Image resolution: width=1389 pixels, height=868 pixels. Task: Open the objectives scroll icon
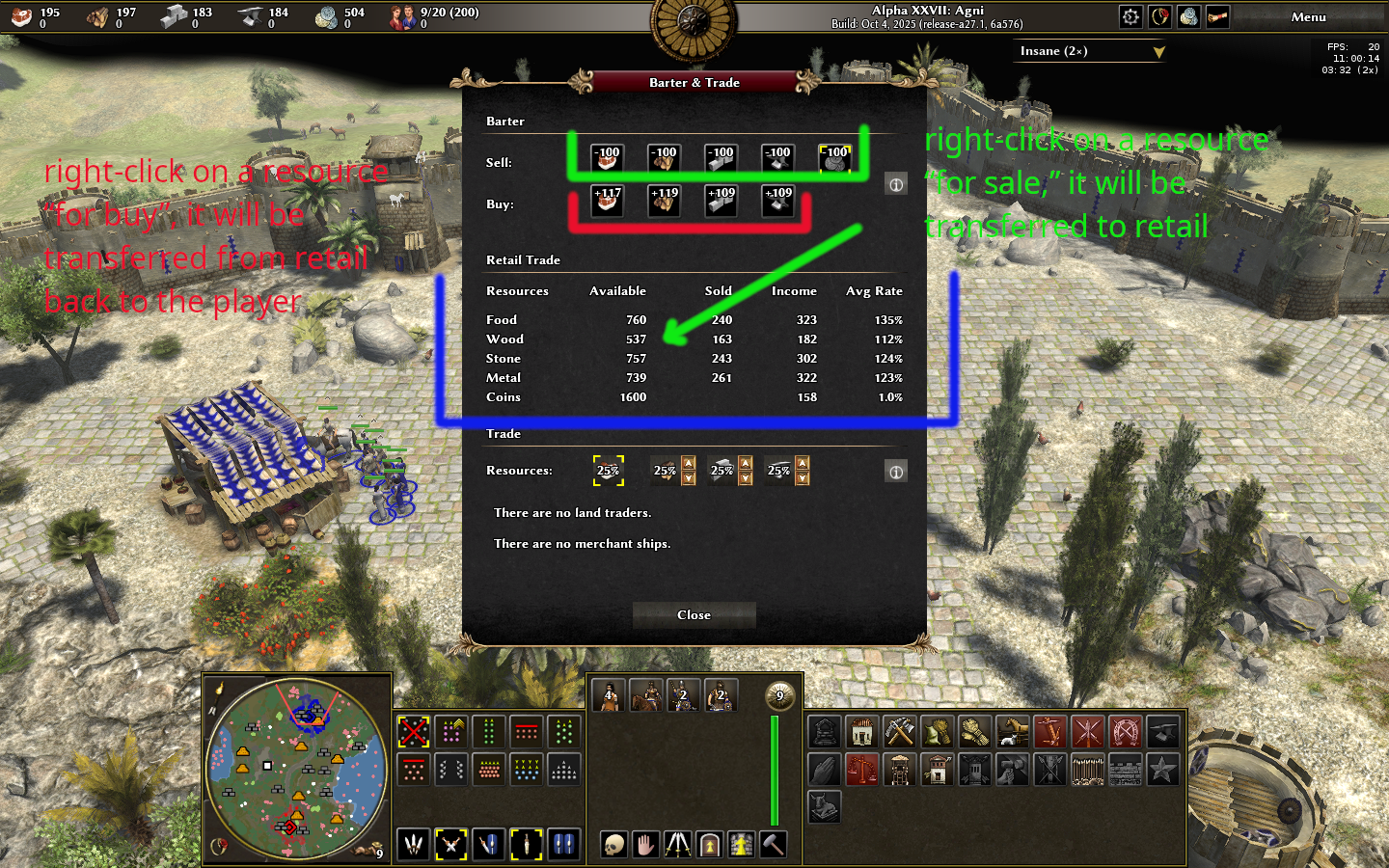1217,17
